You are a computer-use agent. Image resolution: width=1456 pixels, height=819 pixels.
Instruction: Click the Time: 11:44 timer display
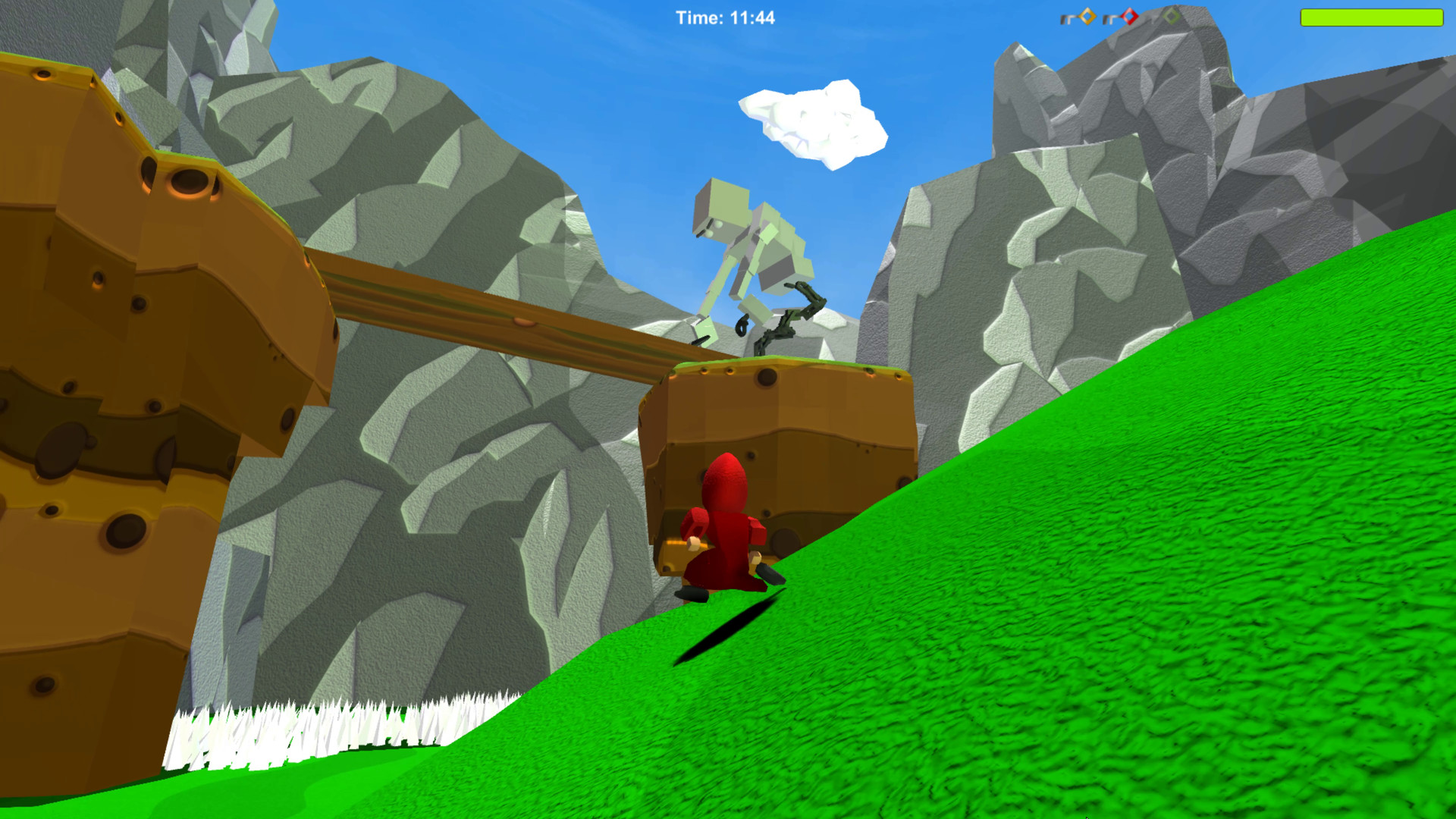tap(726, 17)
